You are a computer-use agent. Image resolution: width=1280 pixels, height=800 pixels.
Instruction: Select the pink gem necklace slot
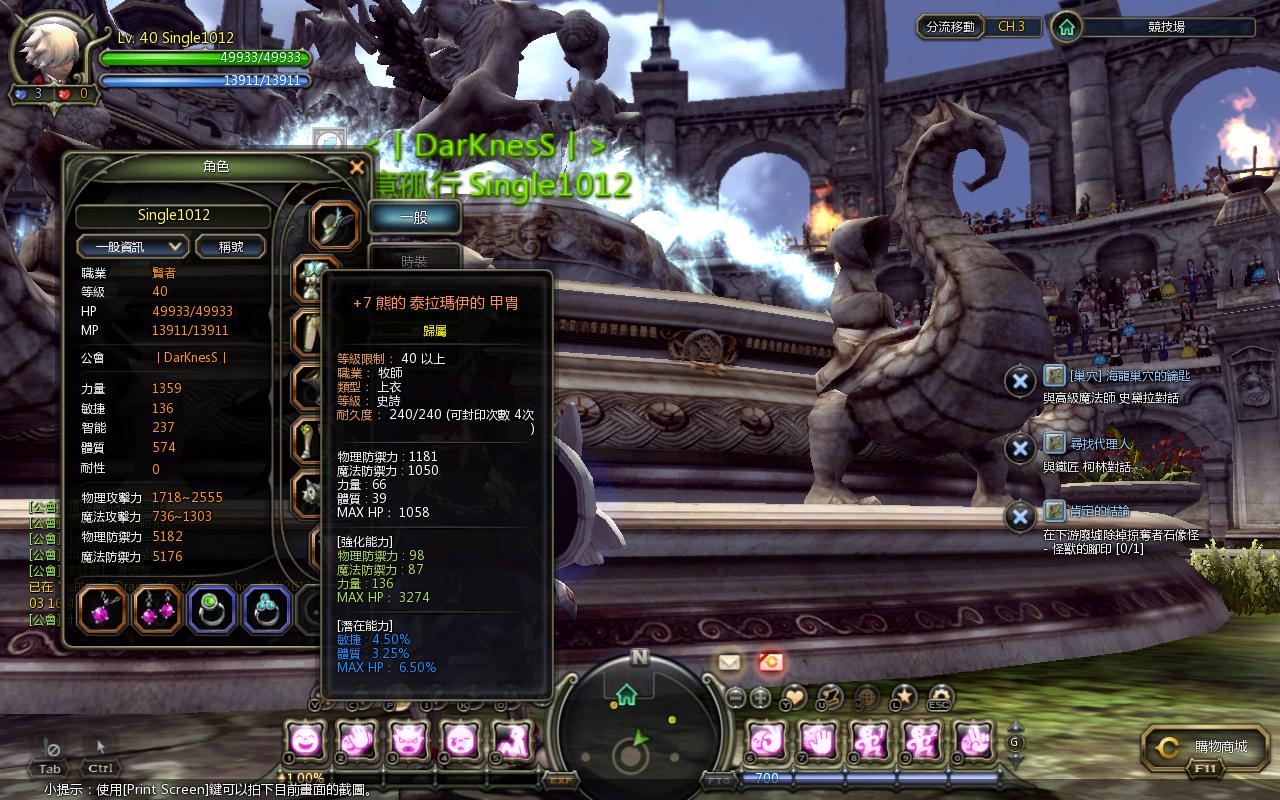point(102,609)
